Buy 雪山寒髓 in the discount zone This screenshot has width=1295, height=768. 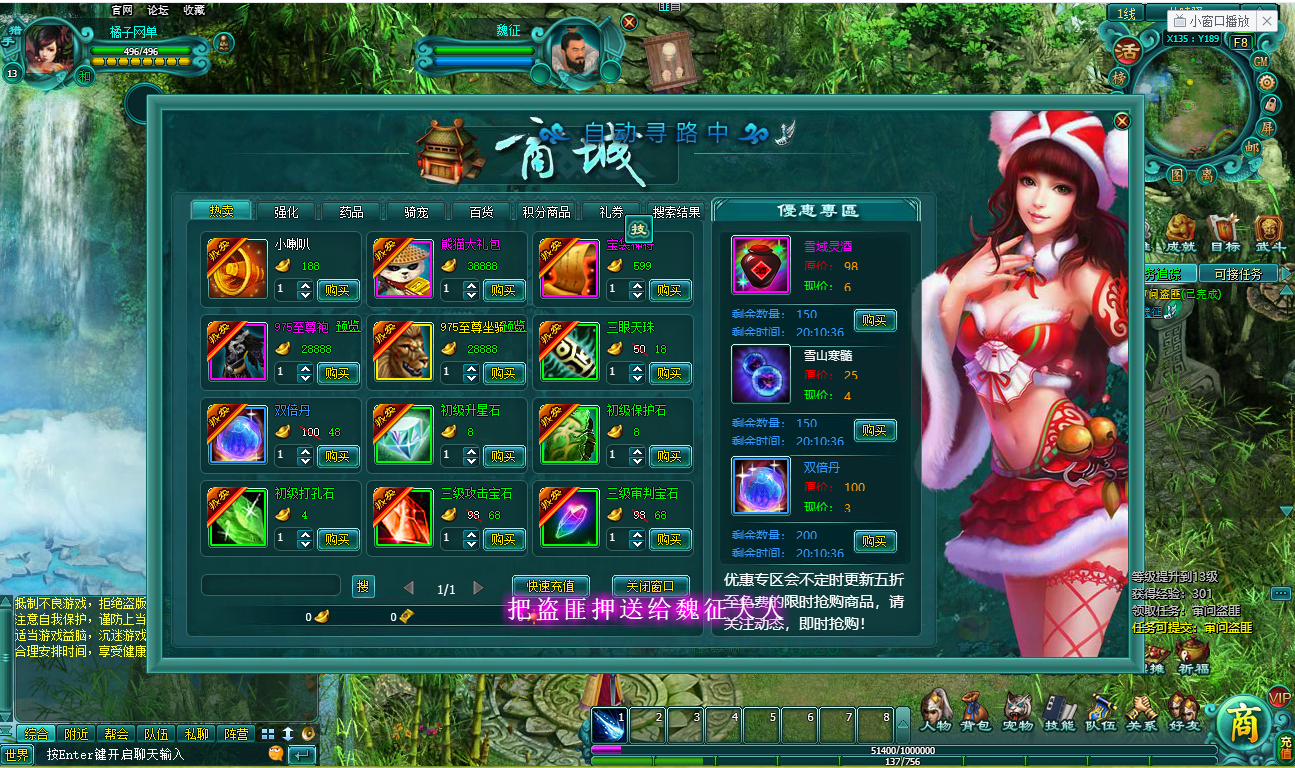click(x=874, y=430)
